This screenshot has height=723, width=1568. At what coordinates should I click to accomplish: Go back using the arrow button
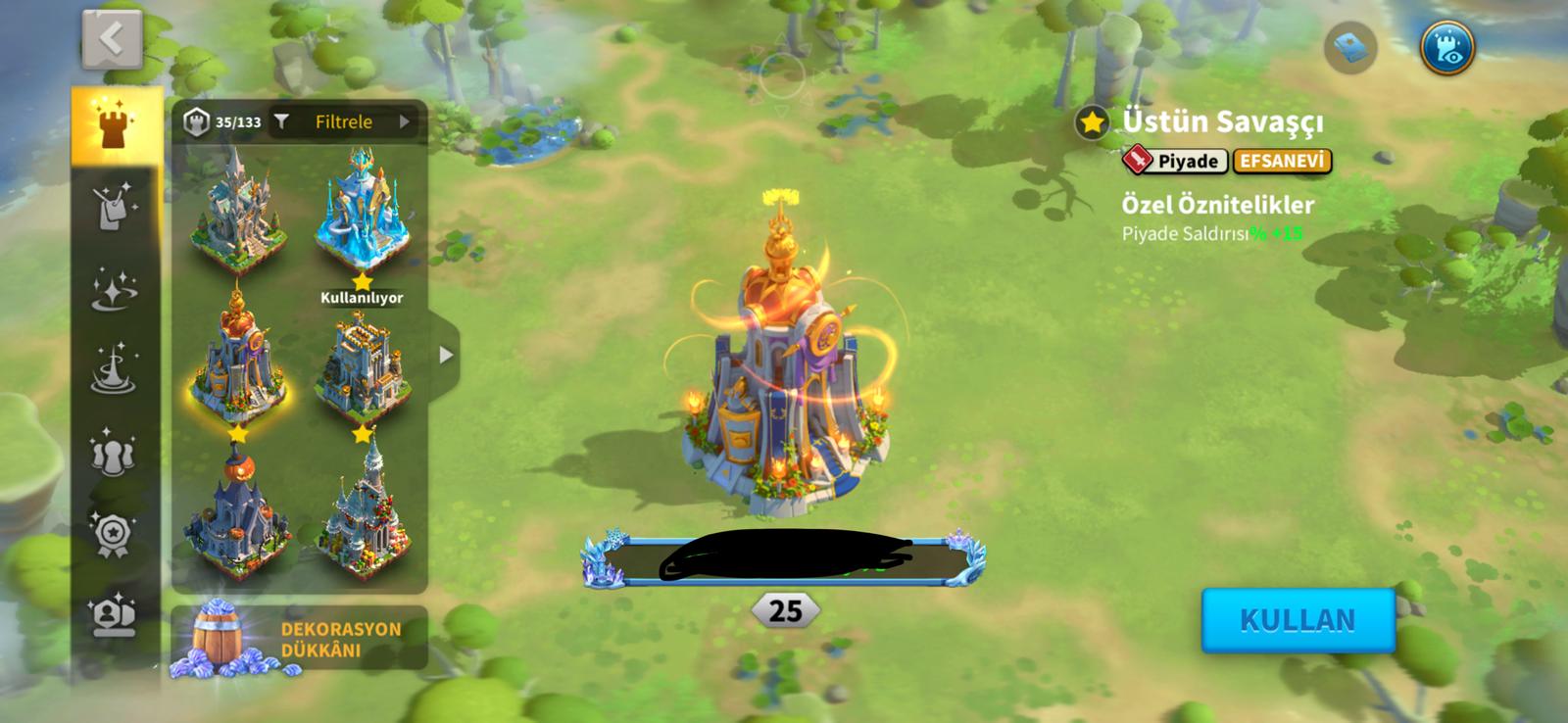(x=112, y=40)
